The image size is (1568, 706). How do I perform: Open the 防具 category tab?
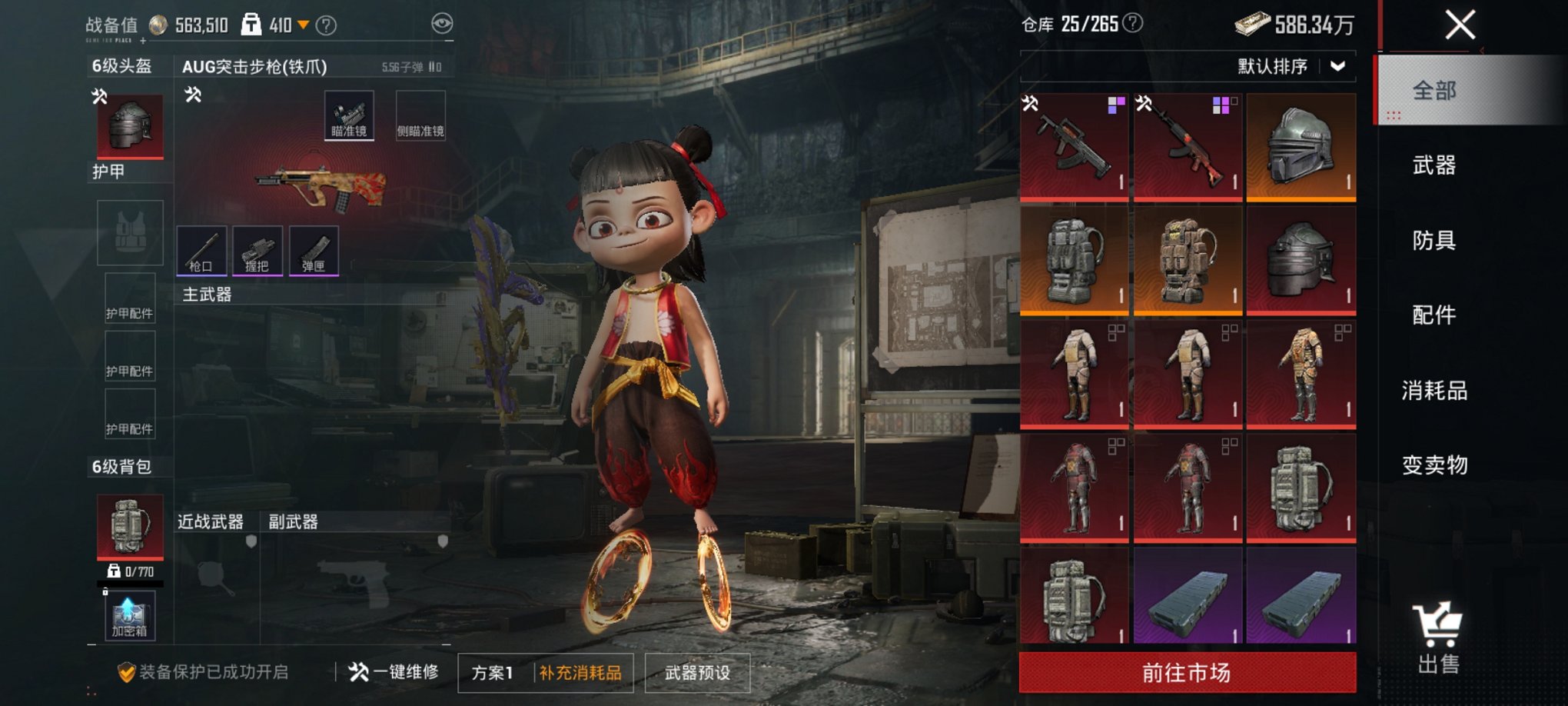pyautogui.click(x=1433, y=241)
